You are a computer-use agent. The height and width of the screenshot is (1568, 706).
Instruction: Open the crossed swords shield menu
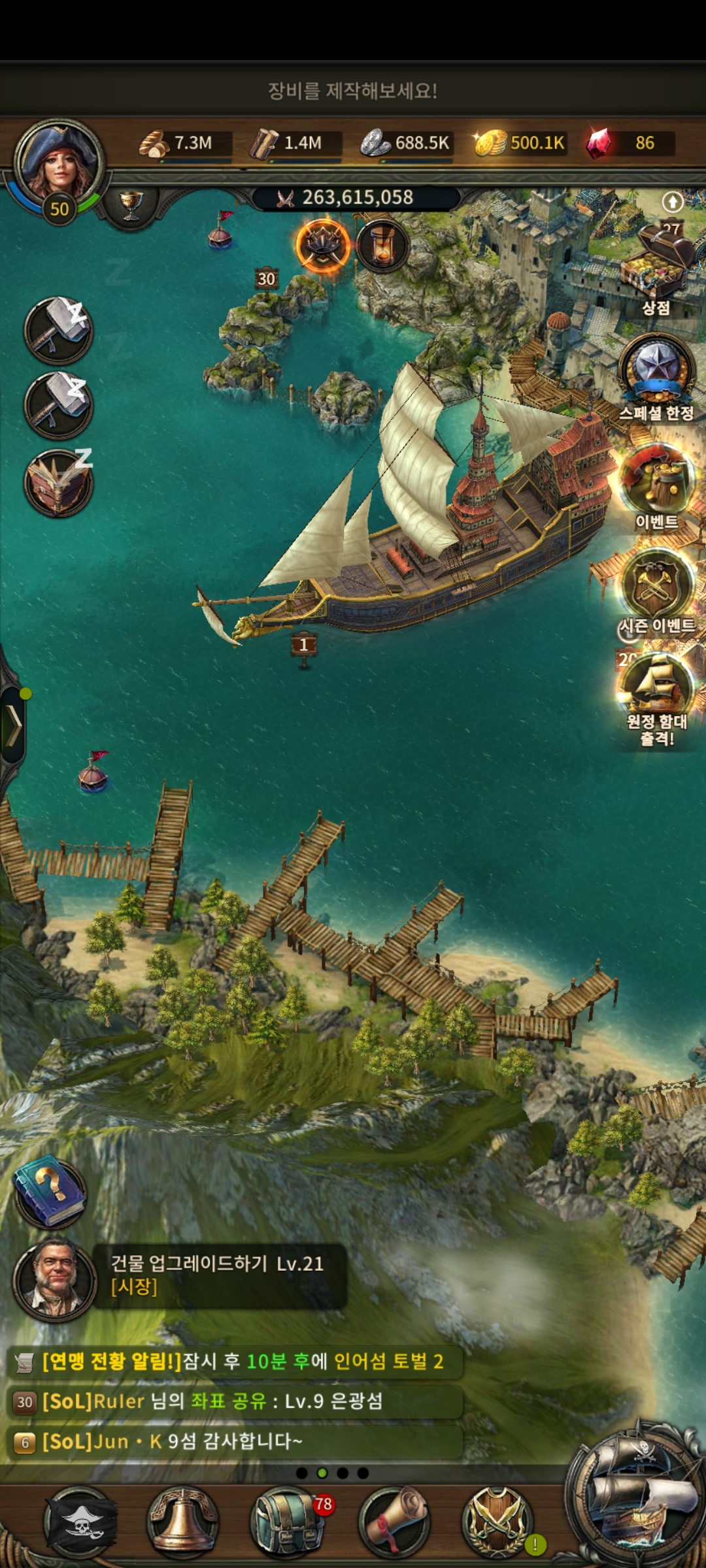(x=498, y=1522)
